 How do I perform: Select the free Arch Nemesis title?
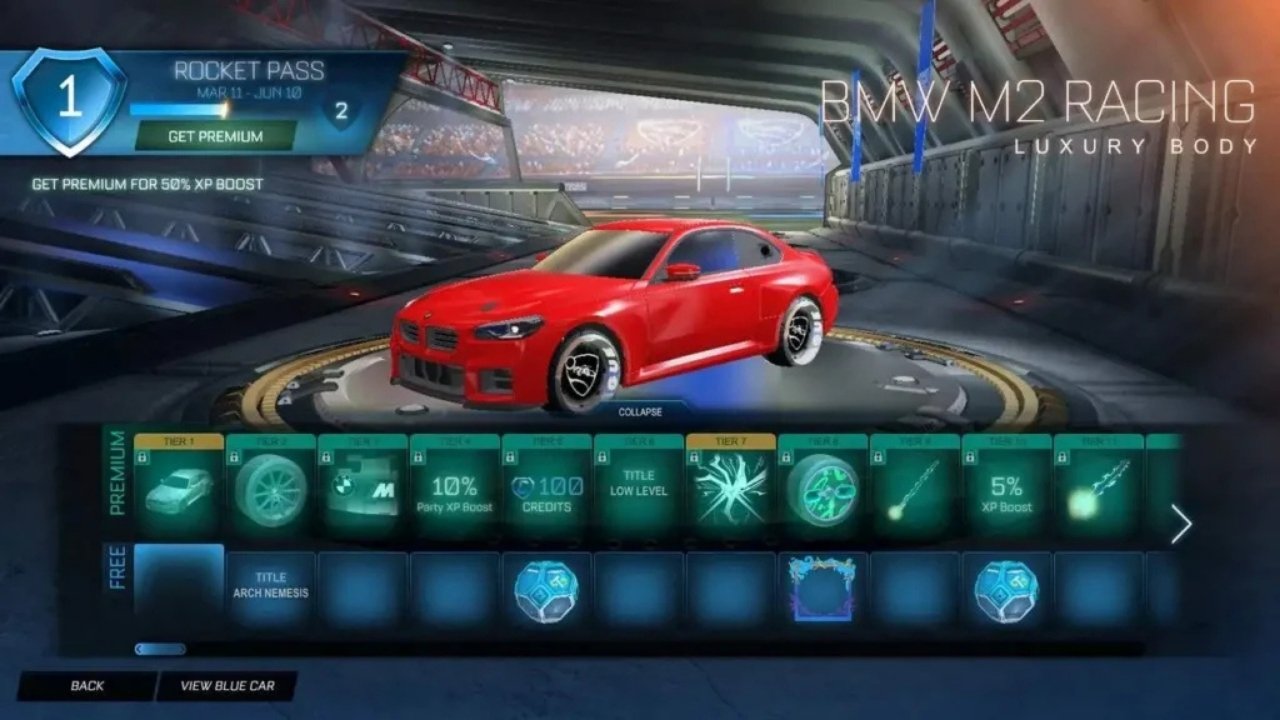coord(271,586)
